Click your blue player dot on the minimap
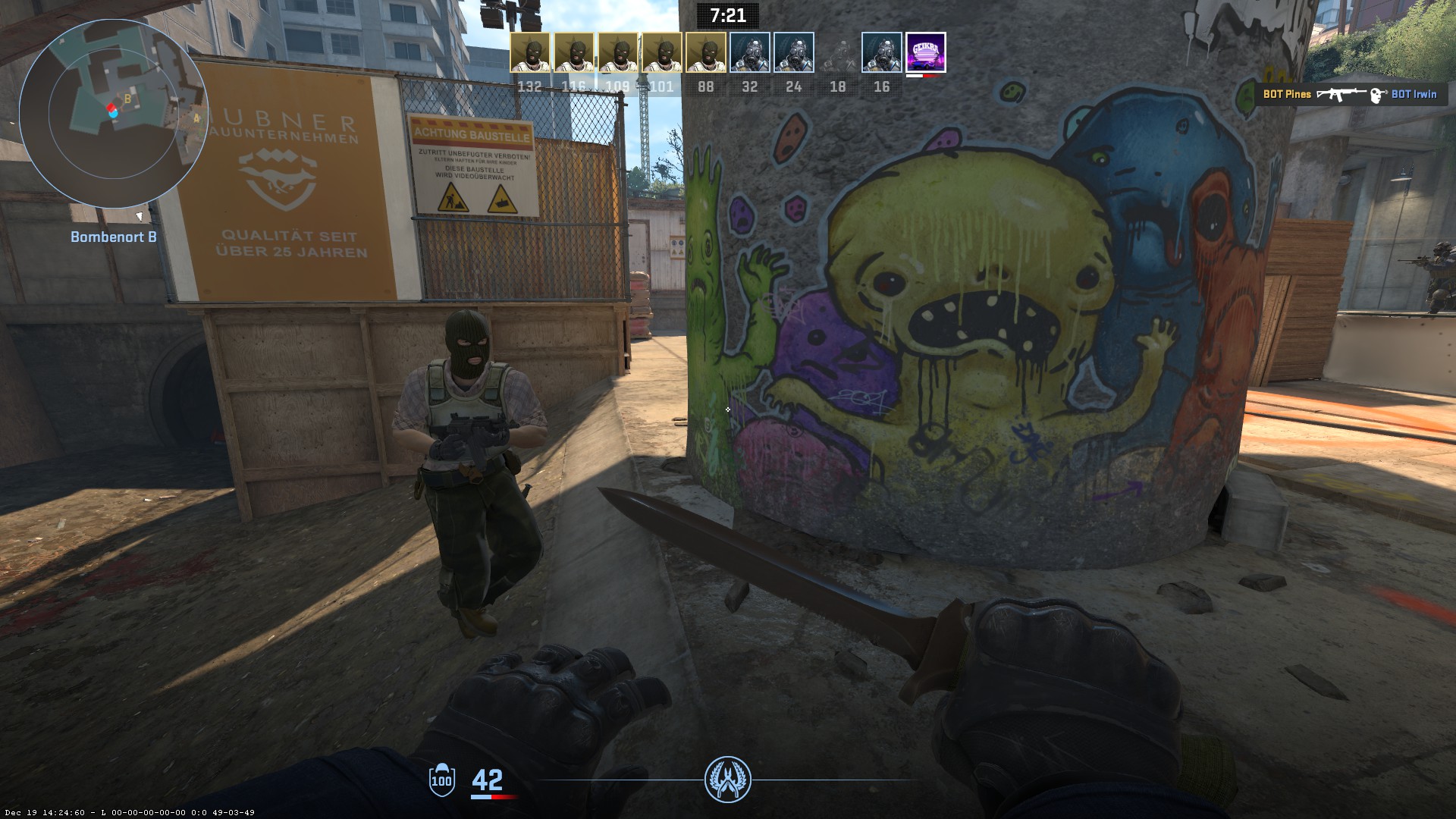Viewport: 1456px width, 819px height. point(113,115)
